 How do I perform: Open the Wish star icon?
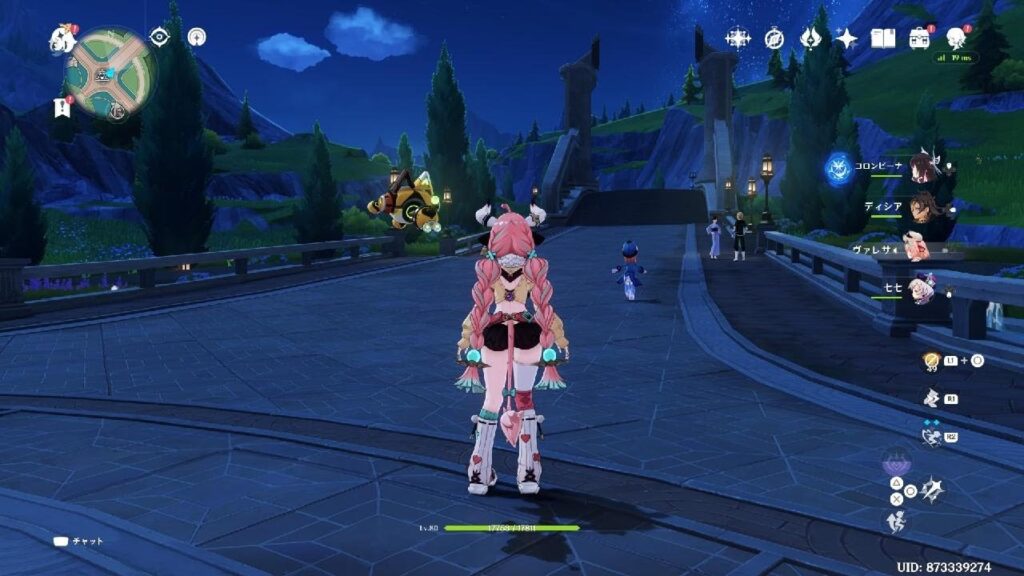(x=738, y=38)
